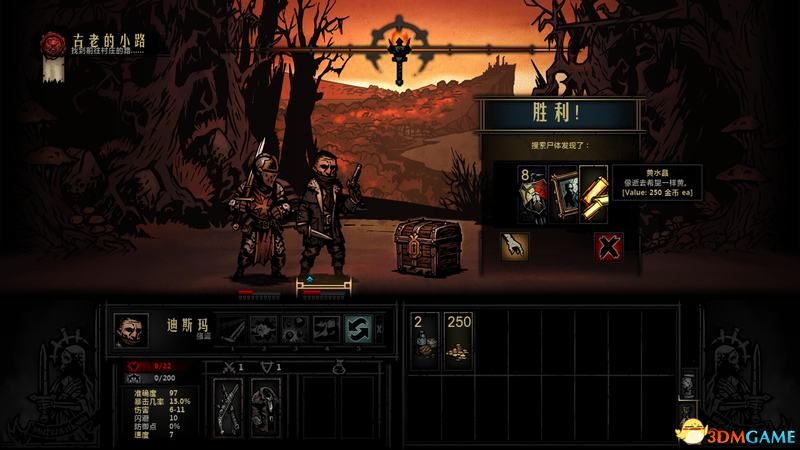Open the map tab beside inventory
The width and height of the screenshot is (800, 450).
(686, 386)
